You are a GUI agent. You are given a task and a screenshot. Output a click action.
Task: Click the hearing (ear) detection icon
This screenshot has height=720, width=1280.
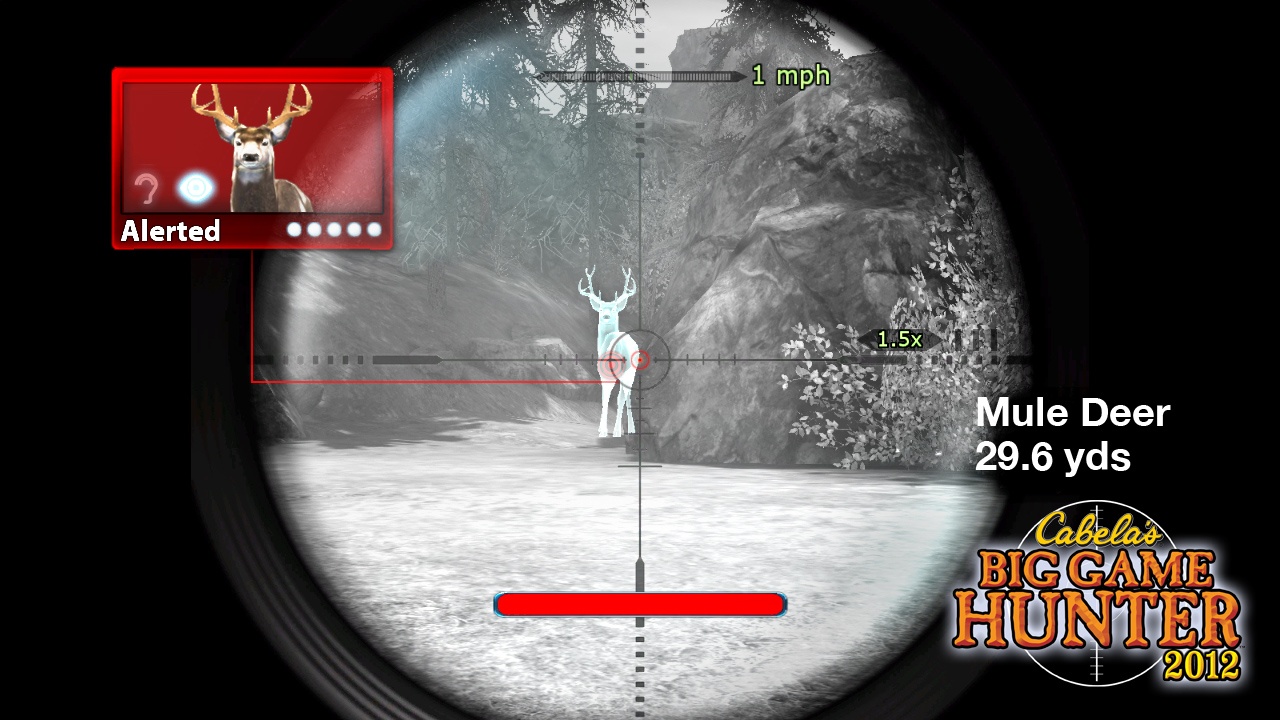click(x=146, y=188)
